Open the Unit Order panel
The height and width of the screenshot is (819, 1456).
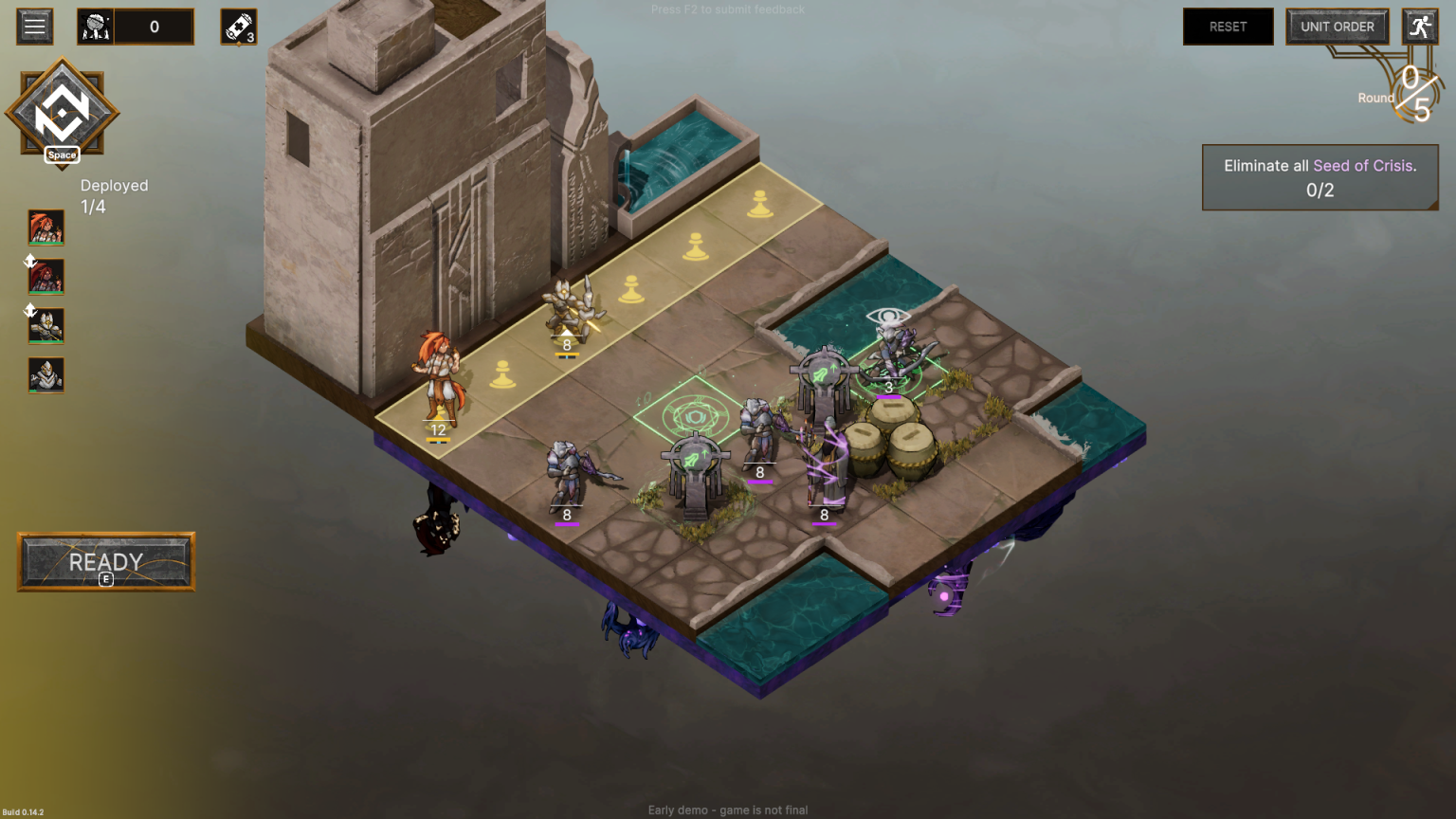point(1337,26)
